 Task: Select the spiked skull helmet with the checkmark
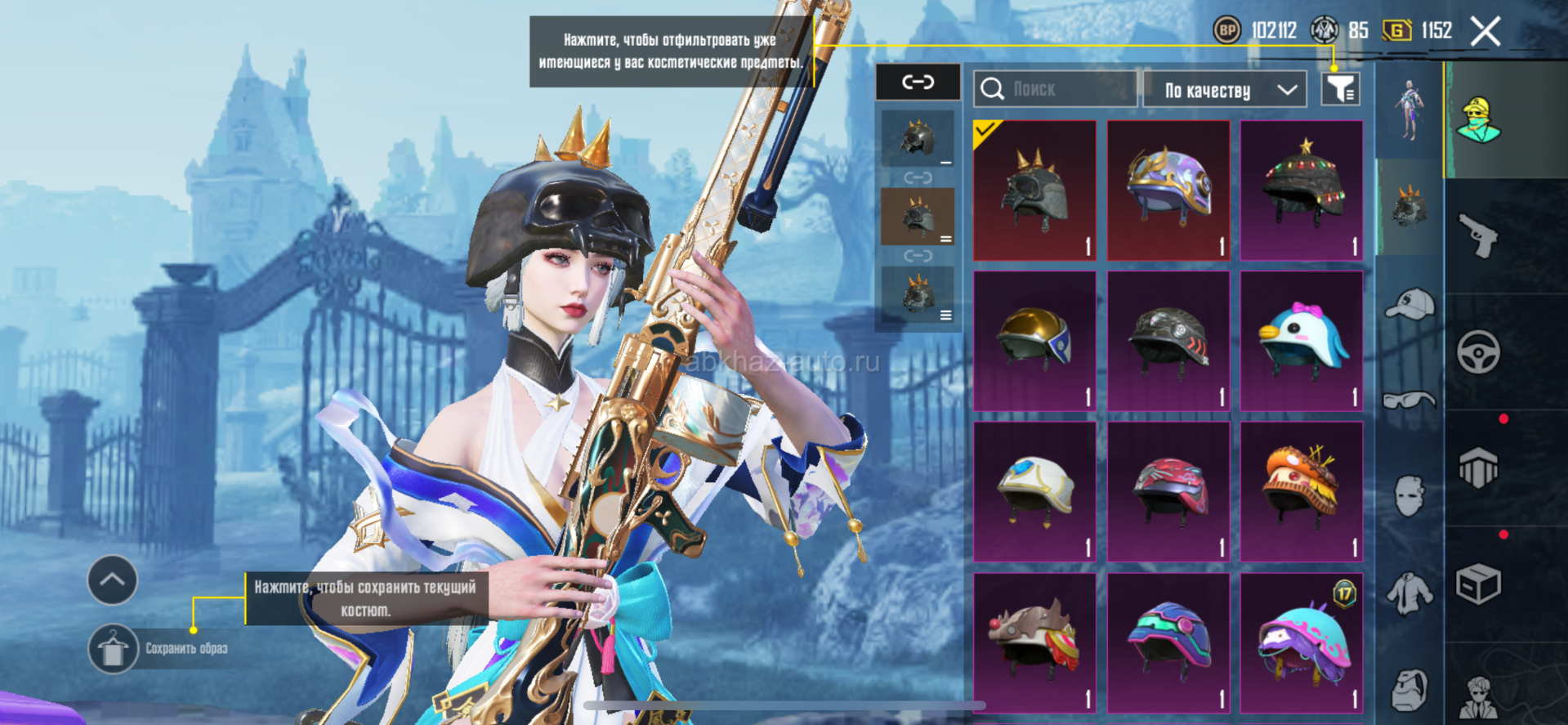(1034, 190)
